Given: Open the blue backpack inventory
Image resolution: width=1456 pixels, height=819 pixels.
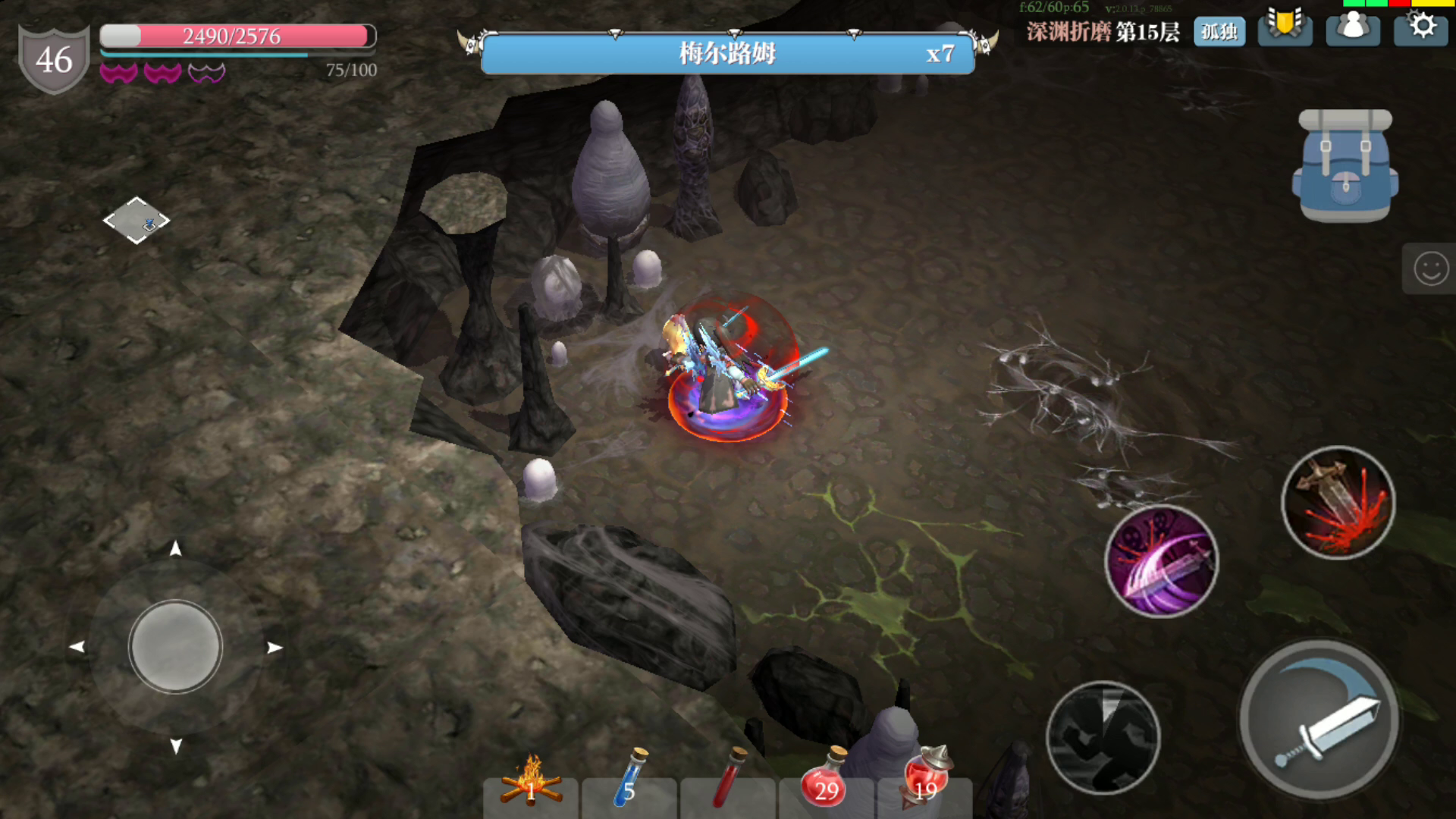Looking at the screenshot, I should point(1345,166).
